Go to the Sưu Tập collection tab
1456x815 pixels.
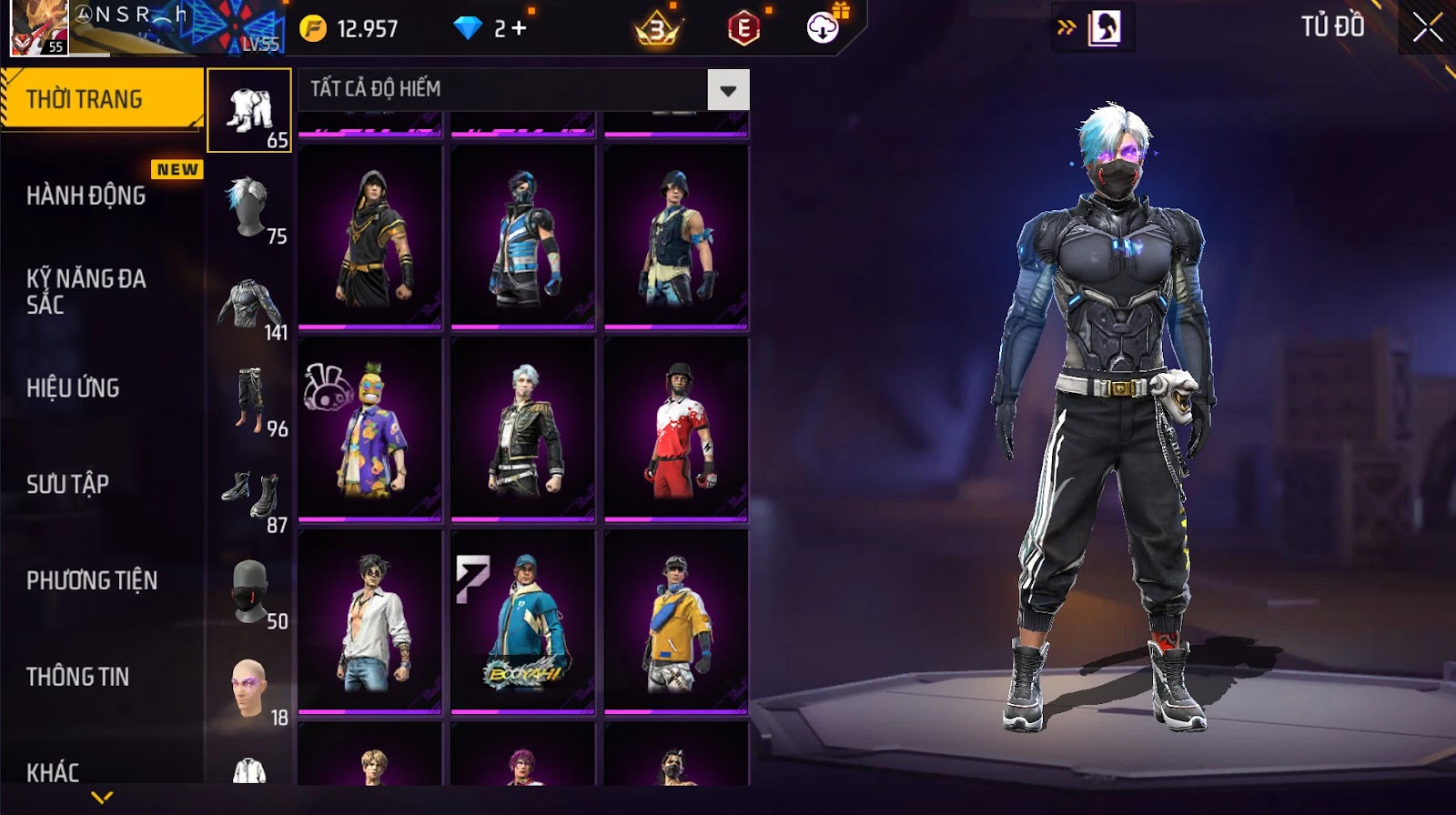[67, 484]
